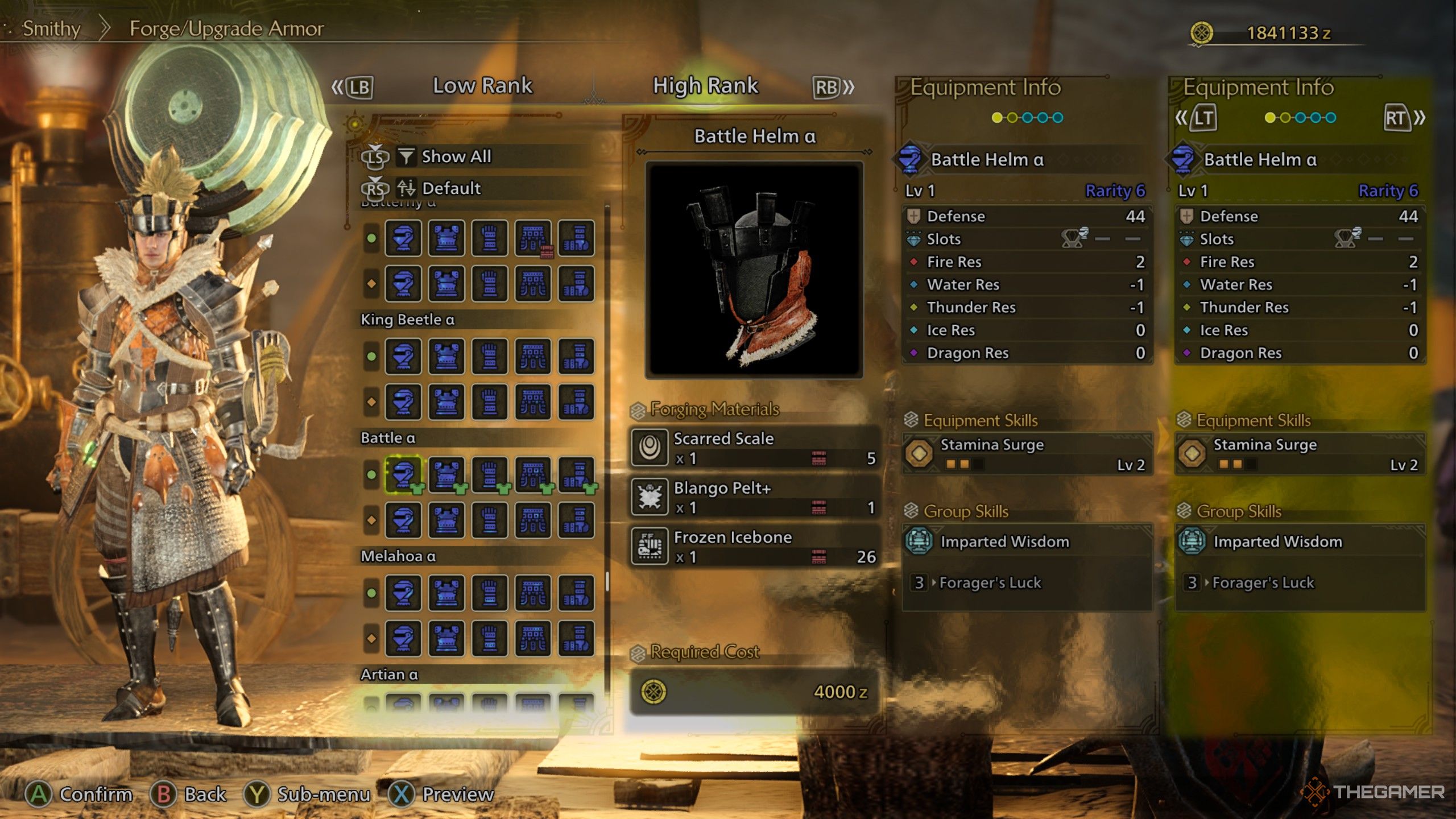Select the Battle α chest armor piece
The image size is (1456, 819).
(x=446, y=474)
